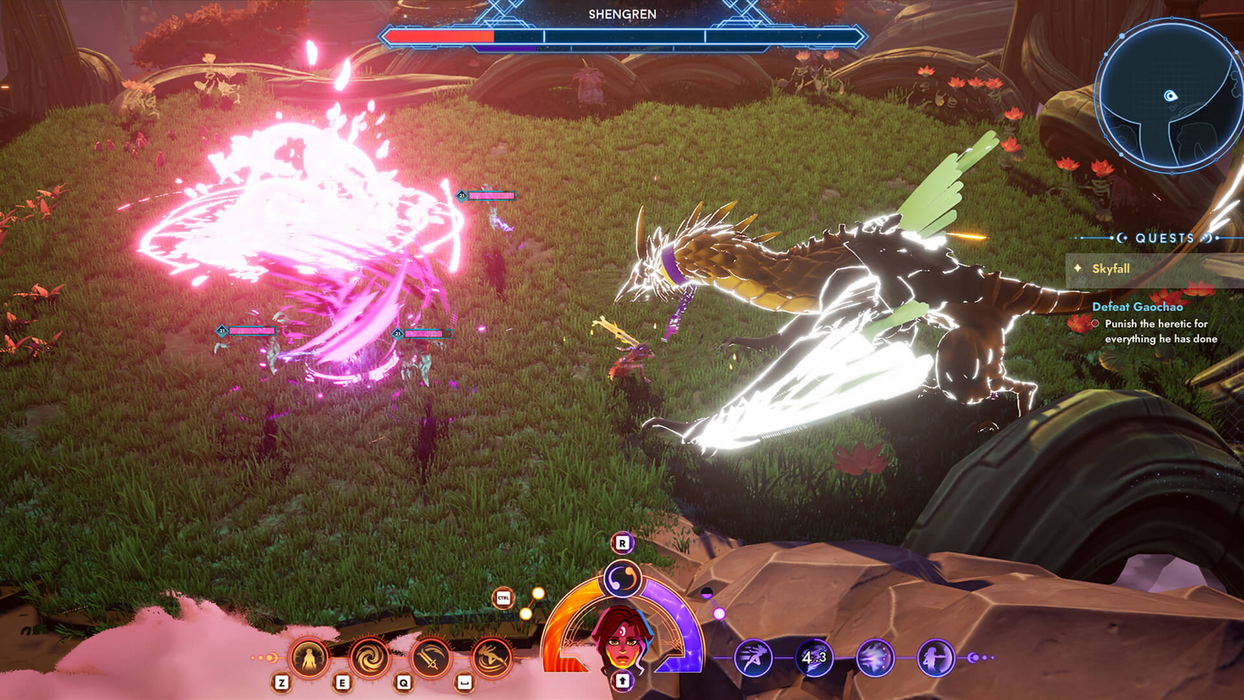Activate the purple energy burst ability

point(875,658)
